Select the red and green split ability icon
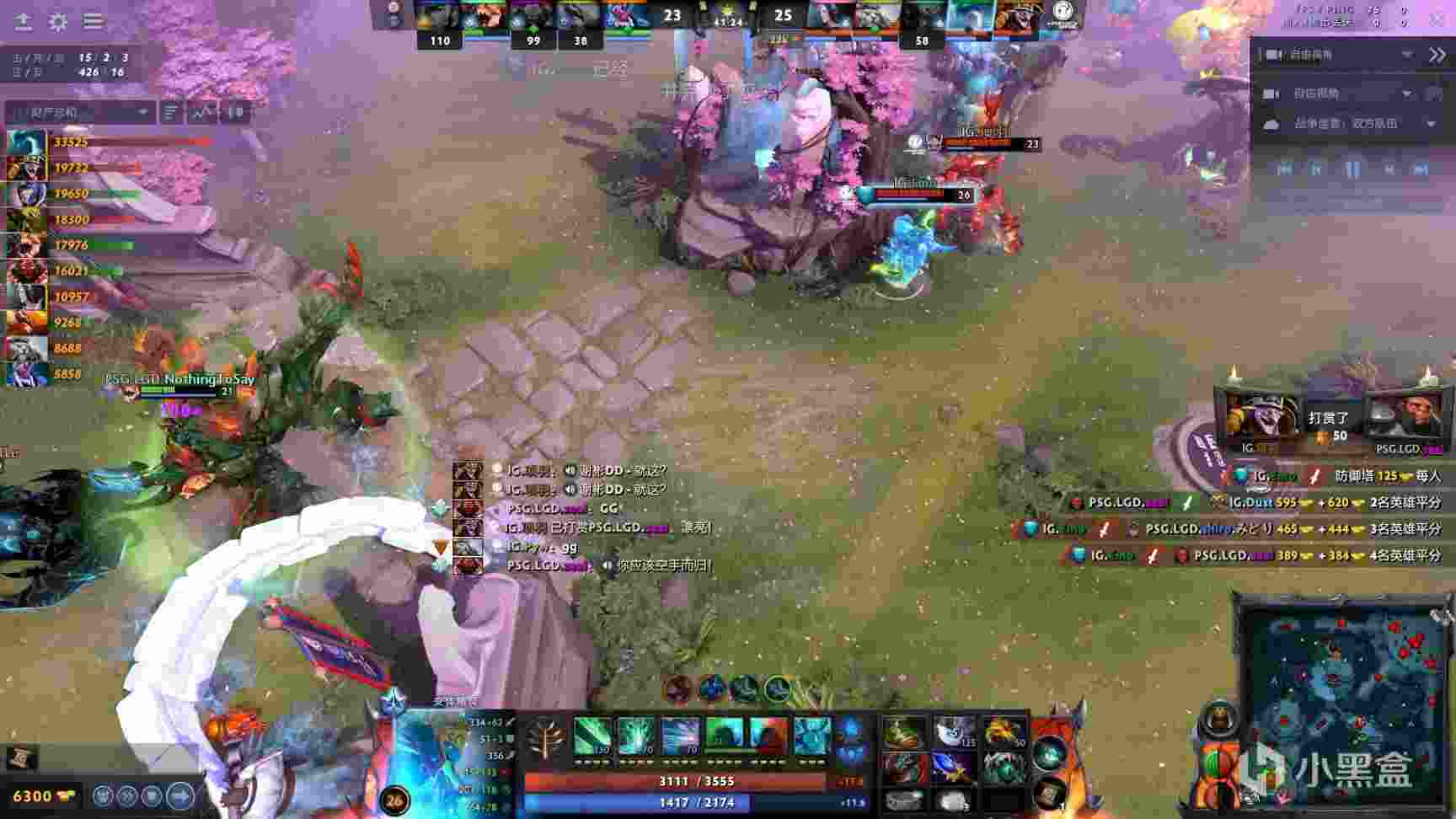 768,737
